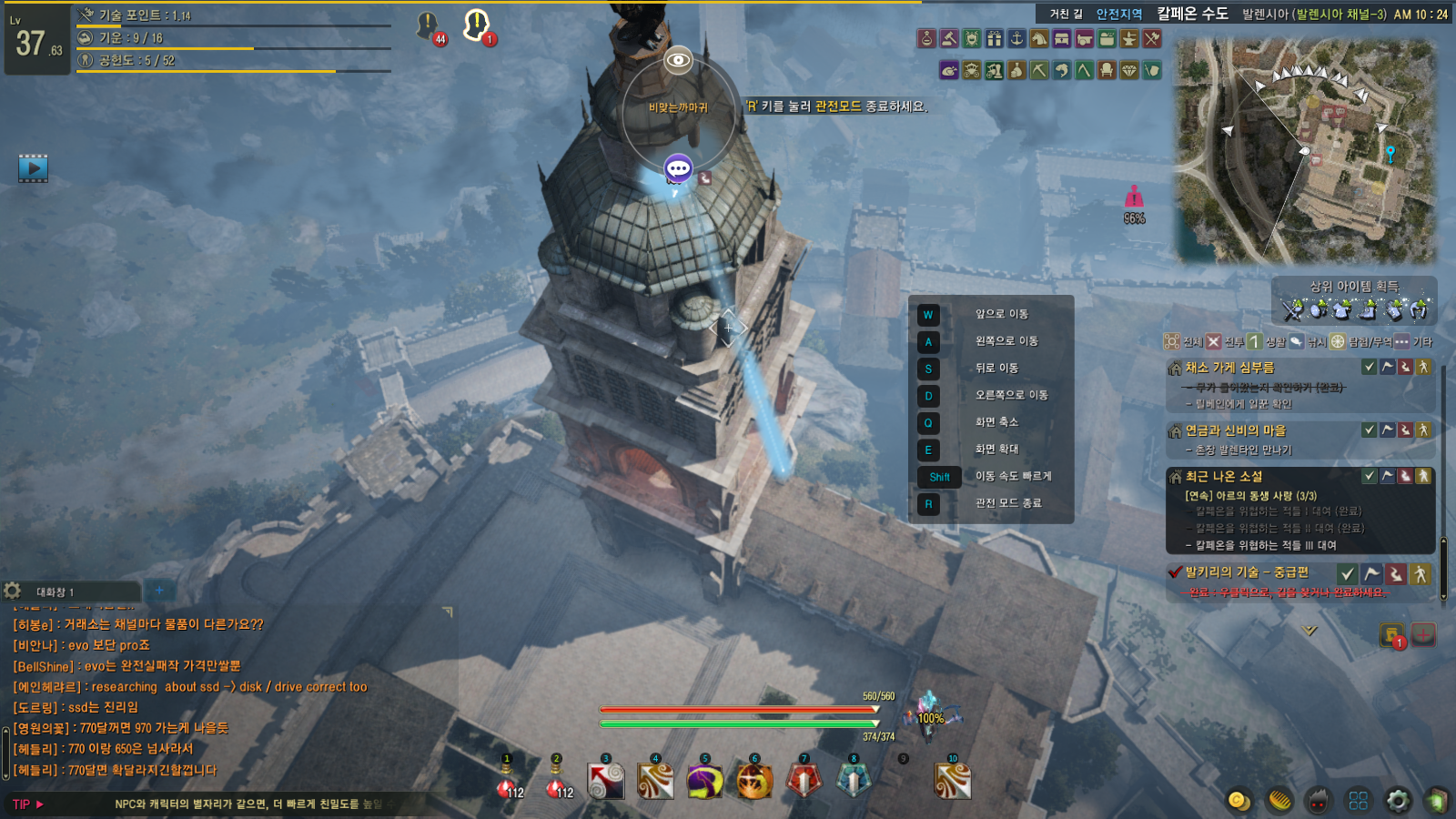This screenshot has height=819, width=1456.
Task: Click the anchor wharf icon
Action: (1016, 38)
